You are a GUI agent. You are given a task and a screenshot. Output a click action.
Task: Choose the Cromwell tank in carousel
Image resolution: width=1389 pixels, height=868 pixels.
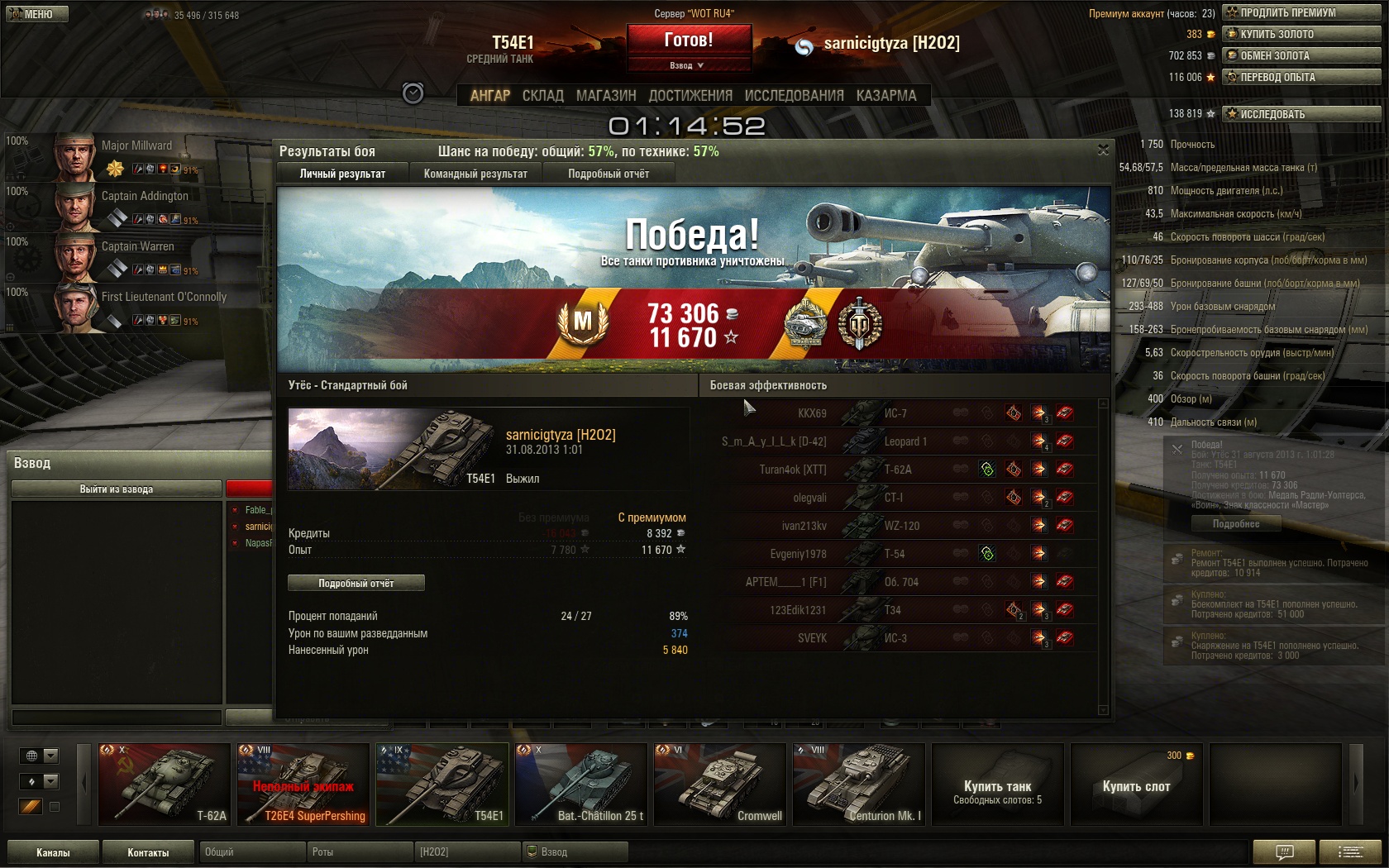click(x=720, y=784)
